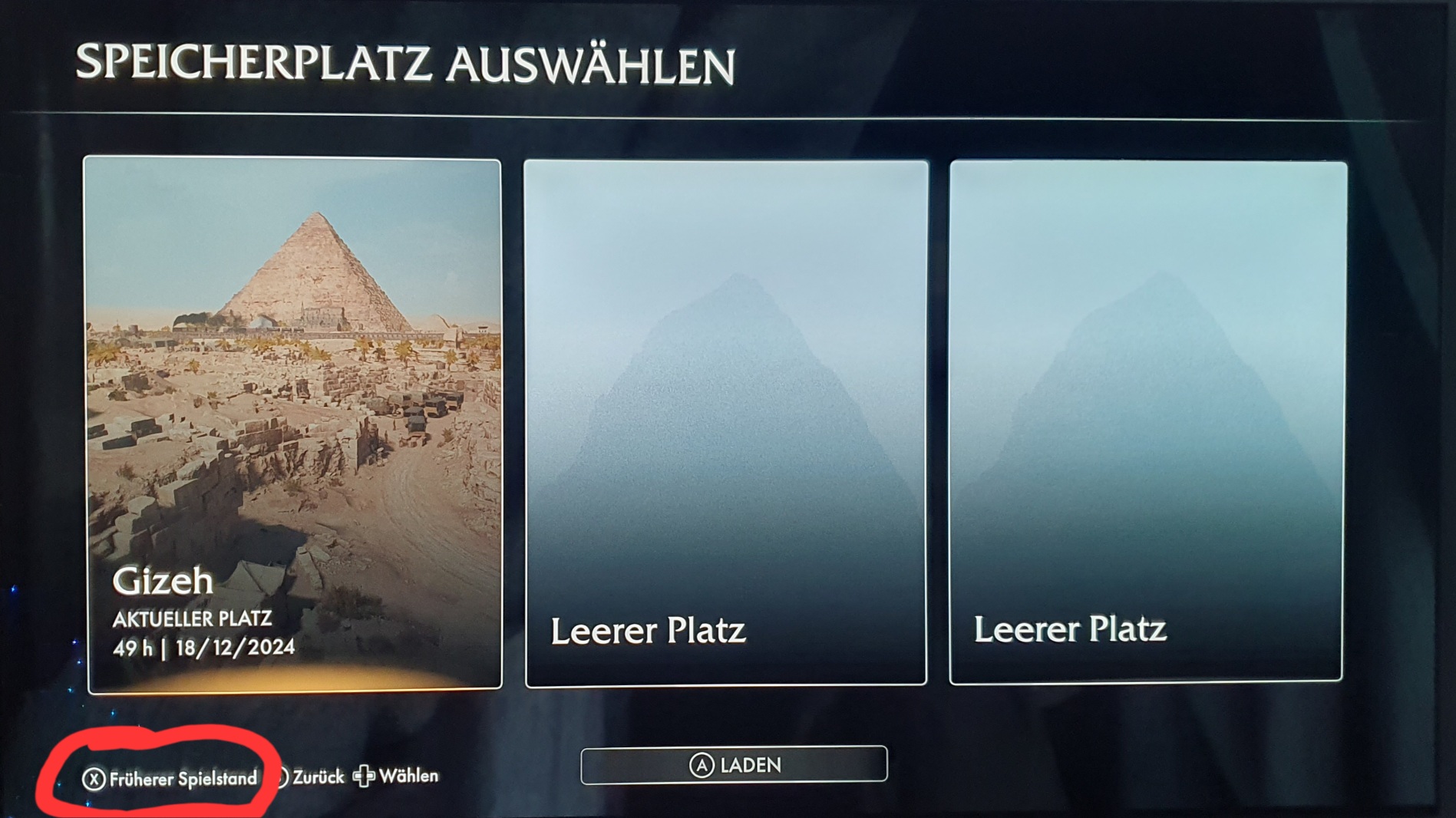Click the LADEN button
This screenshot has width=1456, height=818.
(x=734, y=765)
